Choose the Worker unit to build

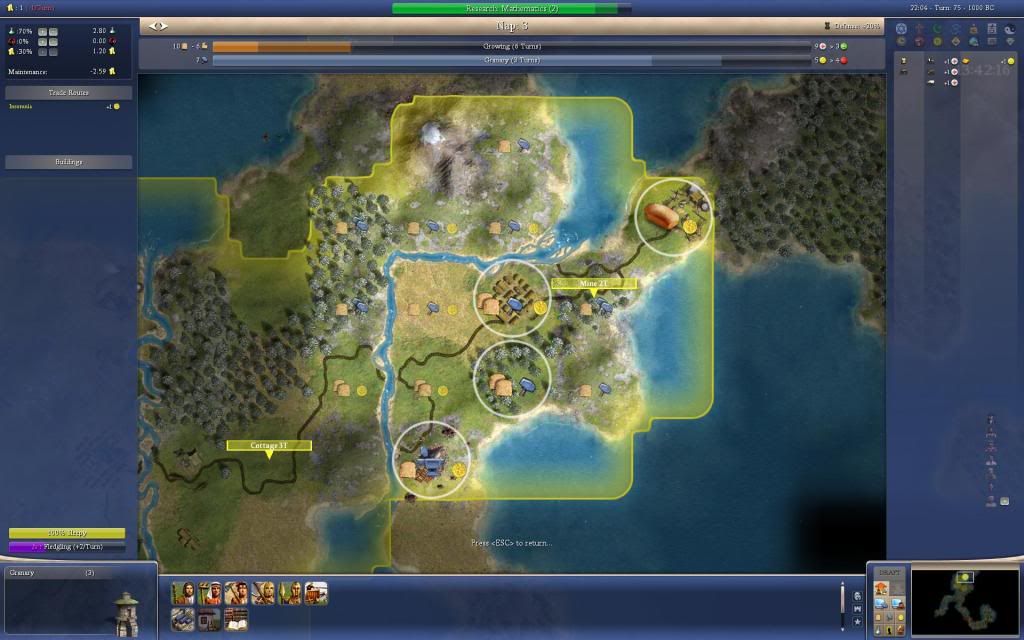pos(209,594)
